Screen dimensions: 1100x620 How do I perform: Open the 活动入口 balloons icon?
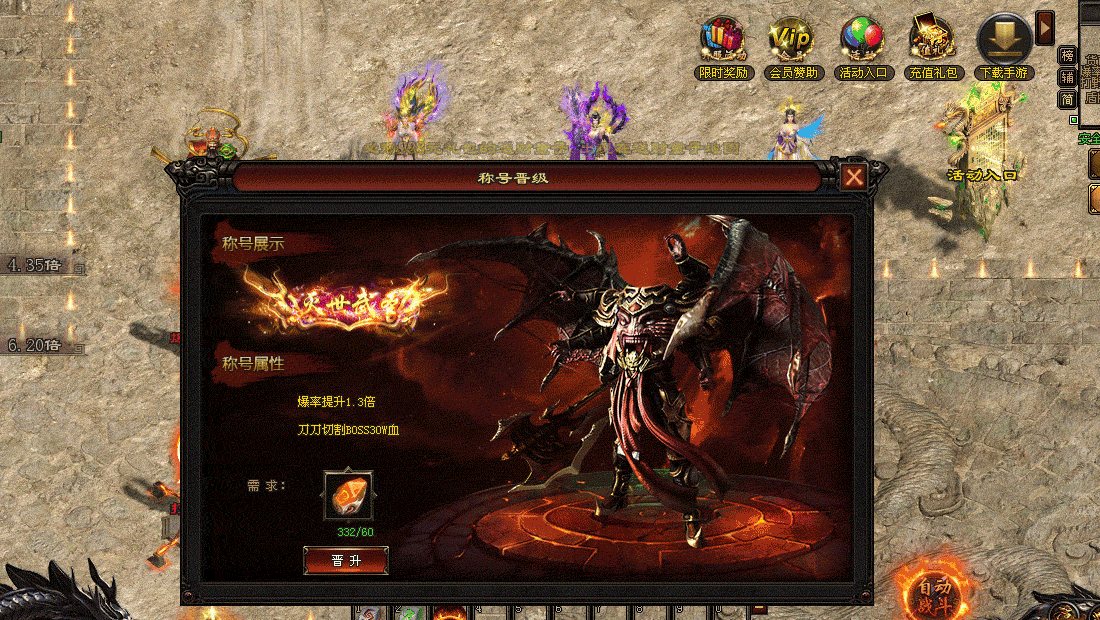(862, 40)
